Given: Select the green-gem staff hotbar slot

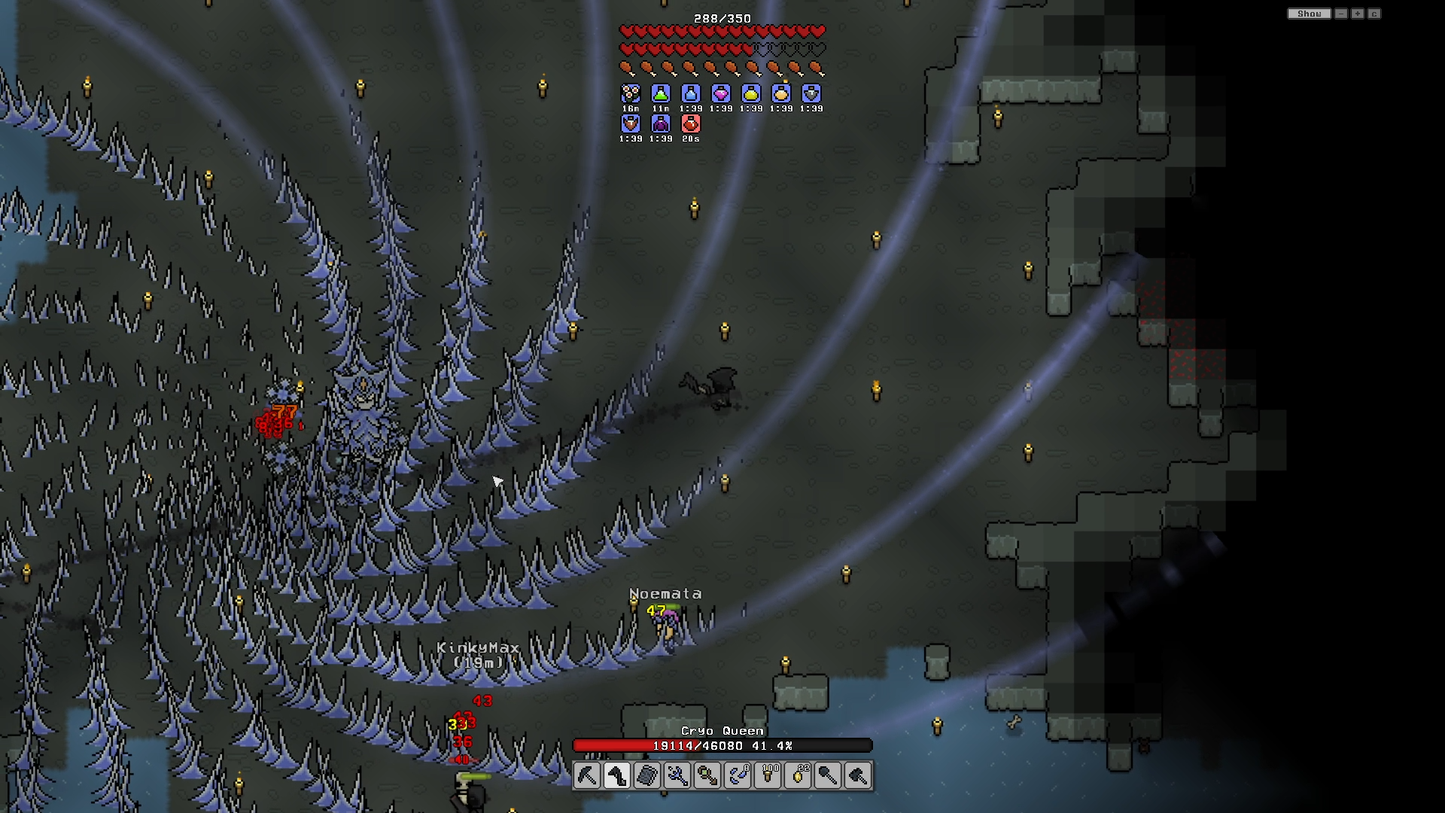Looking at the screenshot, I should point(707,776).
